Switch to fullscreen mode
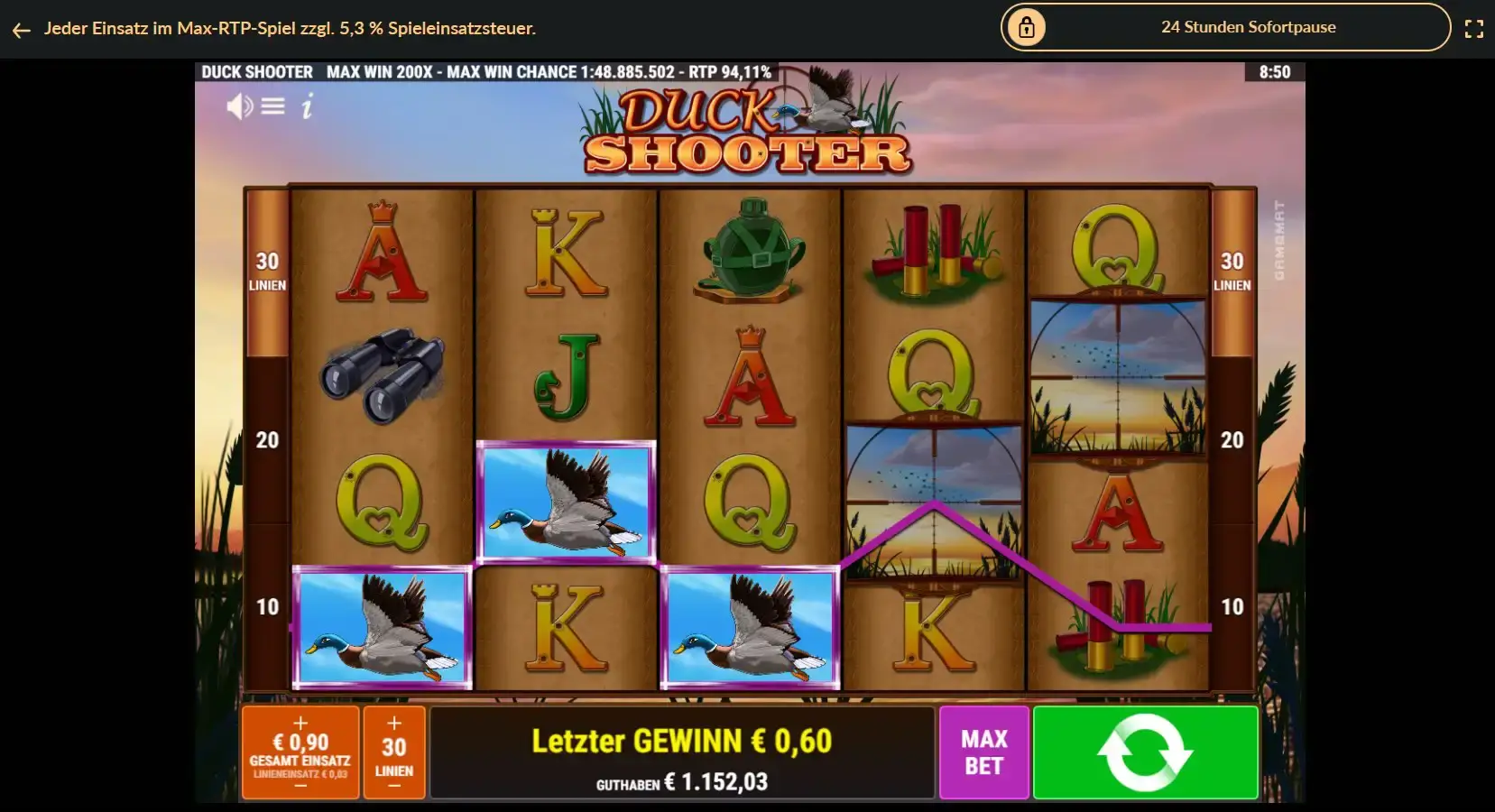Viewport: 1495px width, 812px height. coord(1473,29)
